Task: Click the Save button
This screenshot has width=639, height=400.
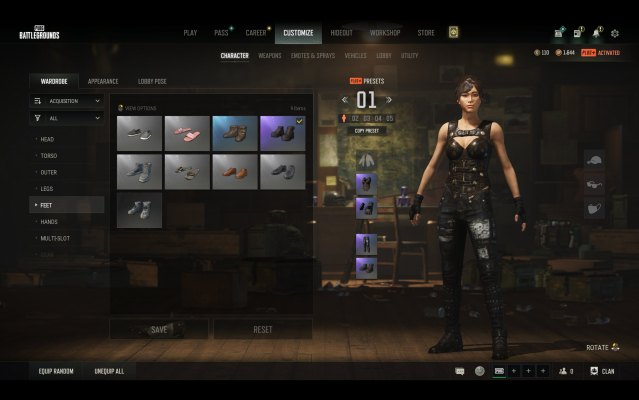Action: pos(159,329)
